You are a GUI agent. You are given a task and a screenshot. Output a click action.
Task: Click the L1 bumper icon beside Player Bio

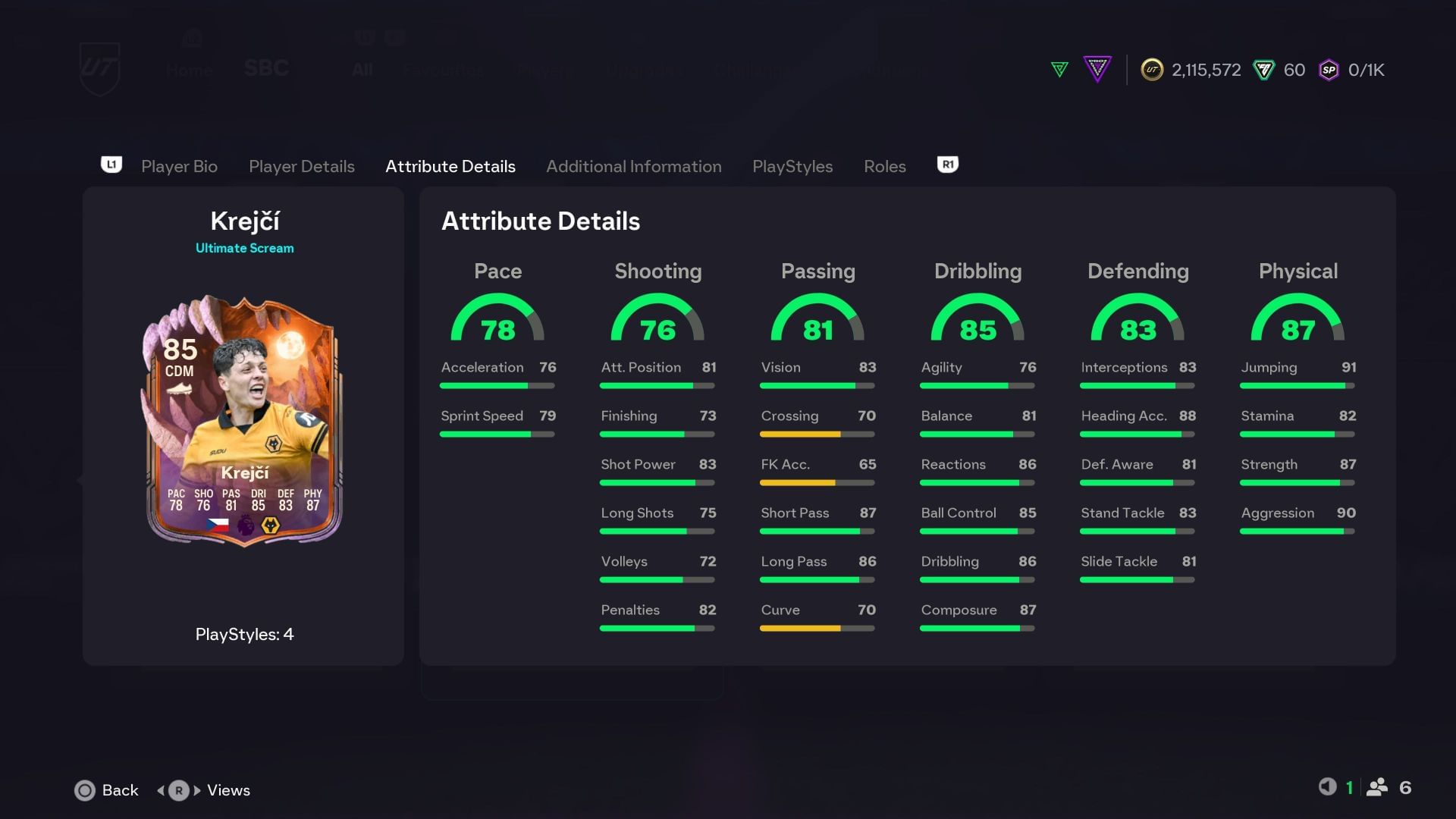click(x=111, y=165)
